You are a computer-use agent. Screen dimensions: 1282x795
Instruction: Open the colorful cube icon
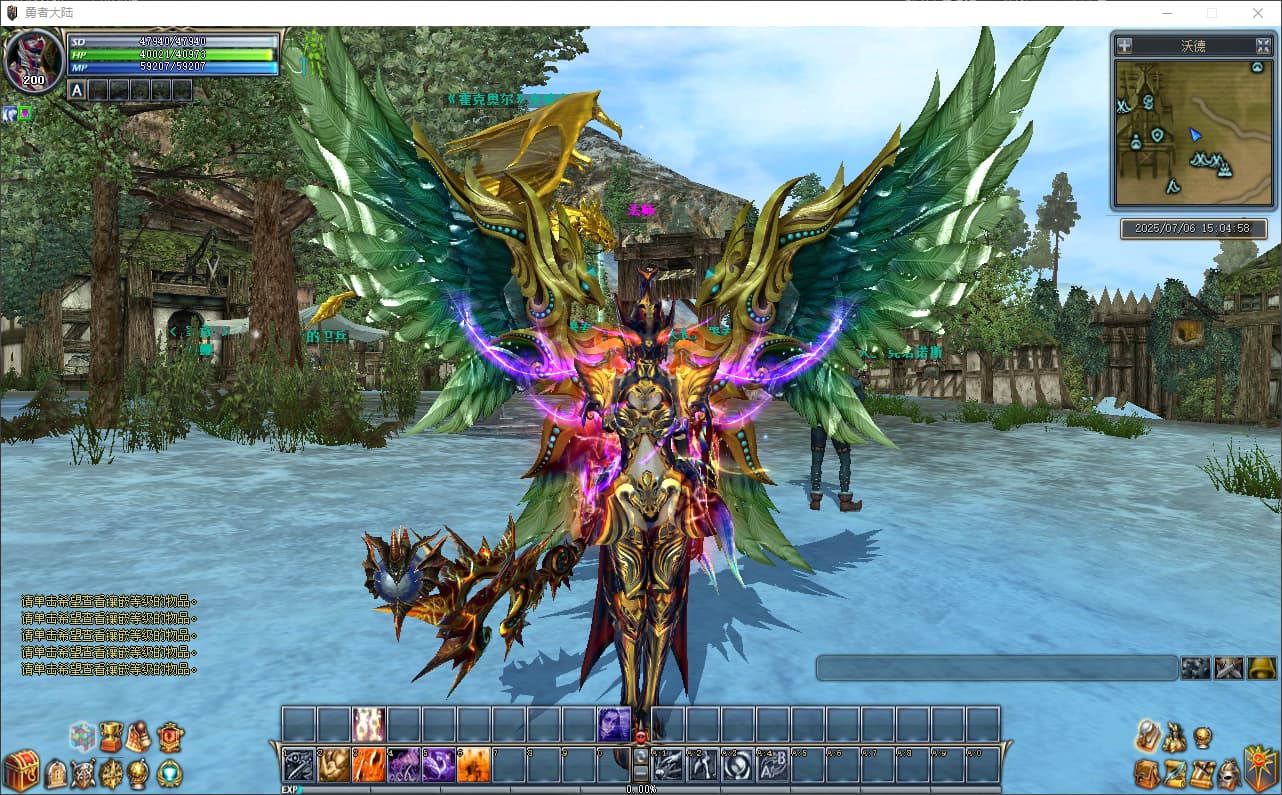(x=82, y=737)
